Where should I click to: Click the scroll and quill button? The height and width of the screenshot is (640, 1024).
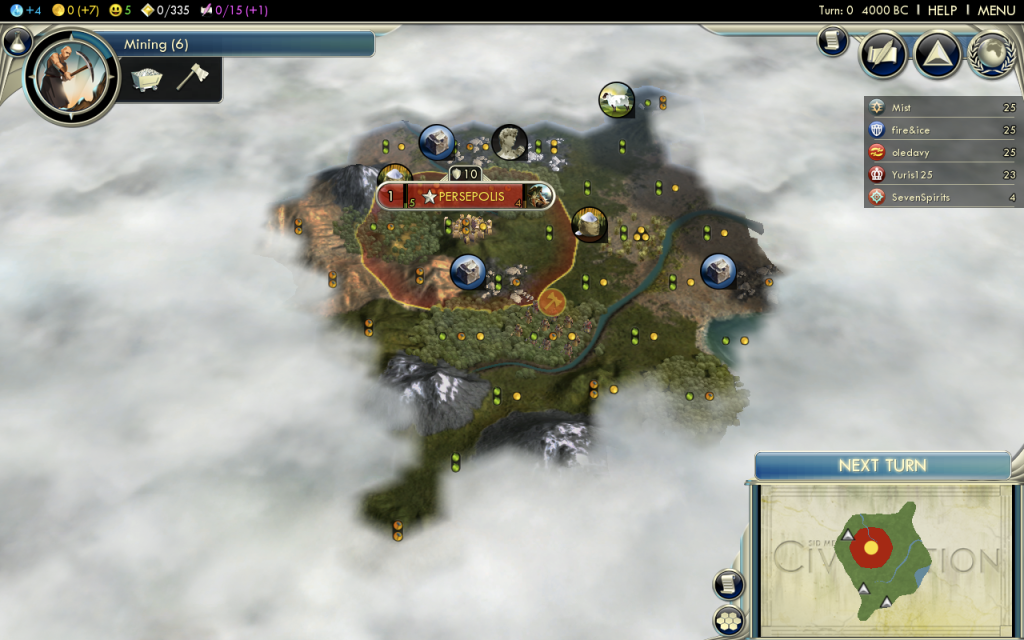(883, 54)
